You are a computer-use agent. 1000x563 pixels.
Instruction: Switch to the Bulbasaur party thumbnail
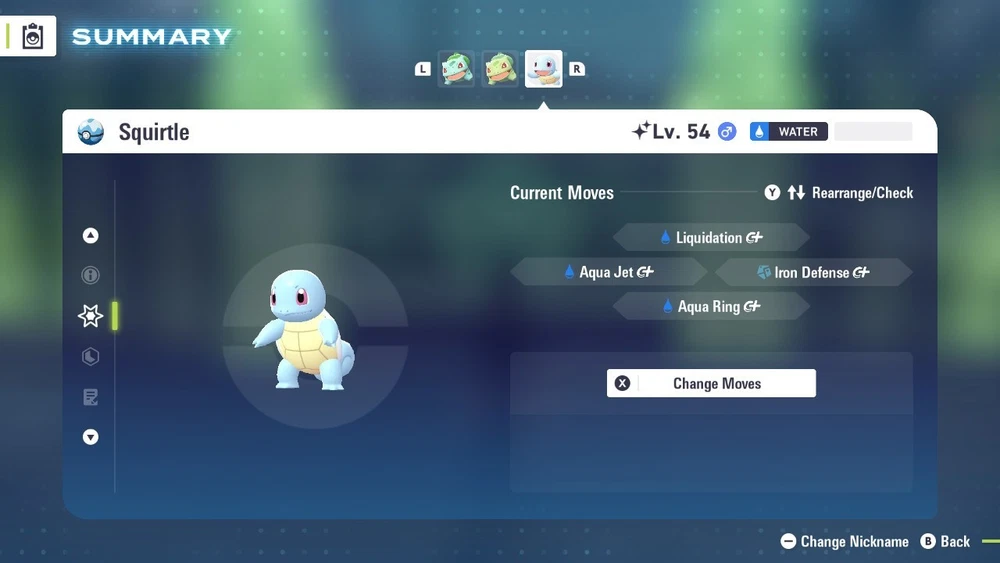[457, 69]
